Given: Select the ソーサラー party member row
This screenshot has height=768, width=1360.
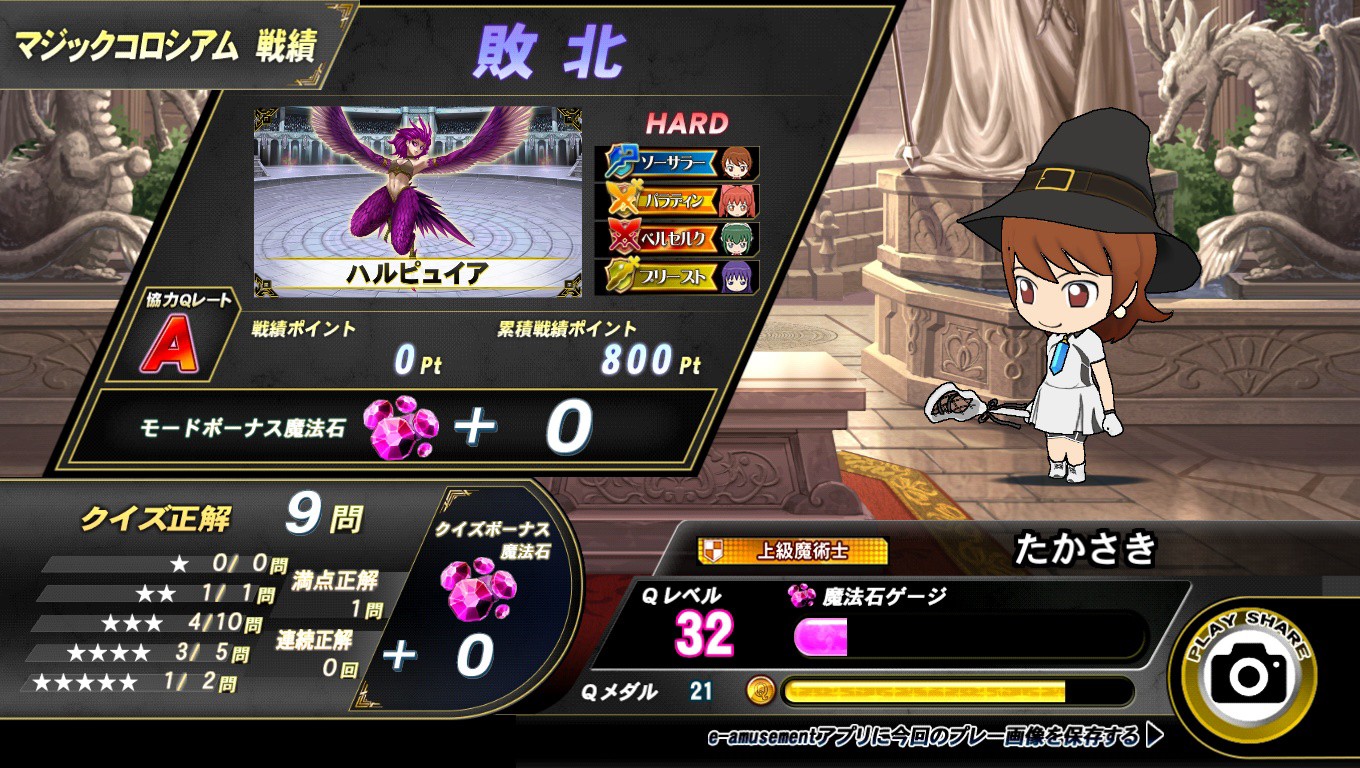Looking at the screenshot, I should (677, 162).
